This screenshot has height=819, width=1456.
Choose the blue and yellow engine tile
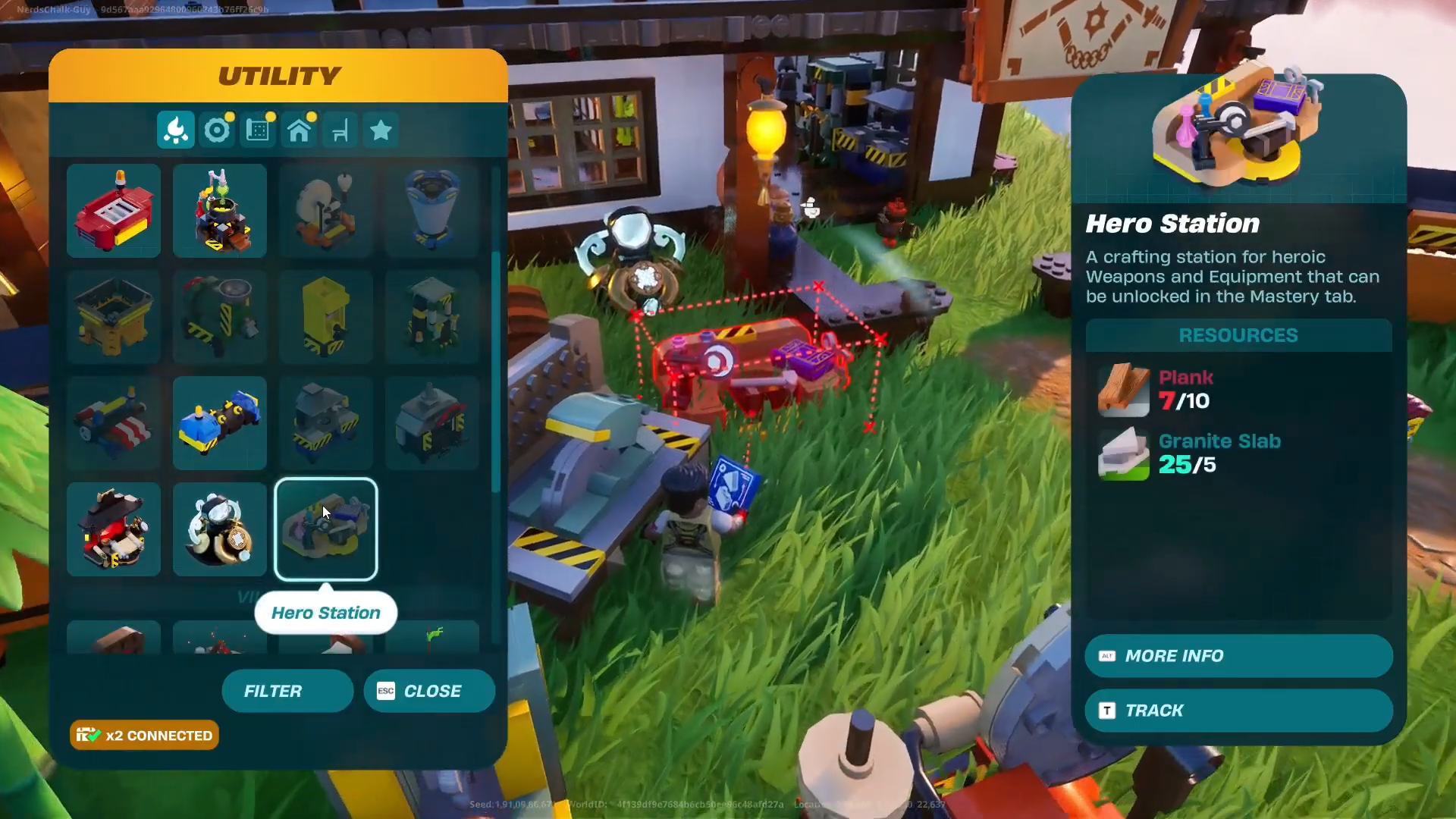point(220,423)
